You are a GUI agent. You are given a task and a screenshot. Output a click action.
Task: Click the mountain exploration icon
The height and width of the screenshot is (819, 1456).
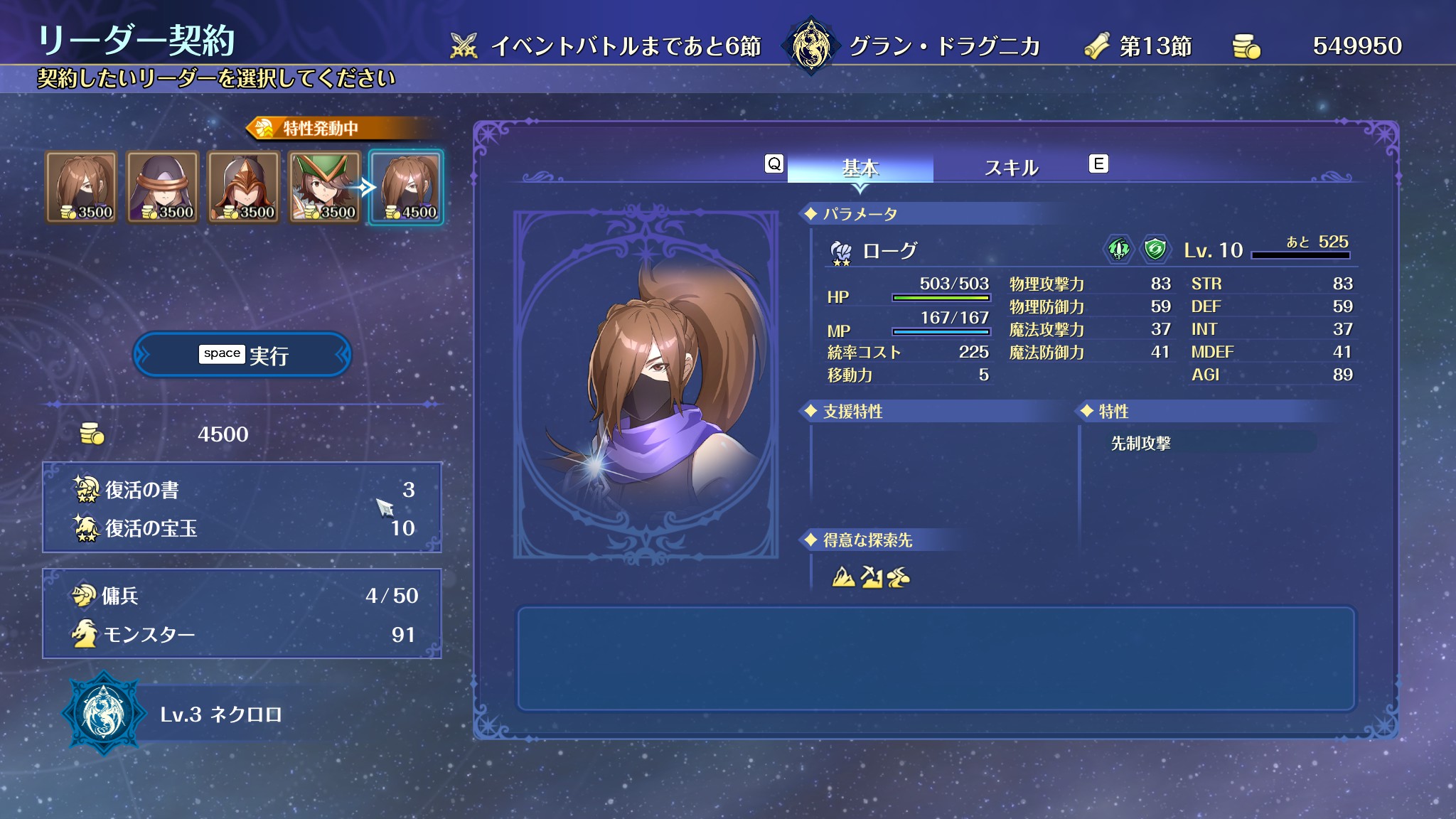click(843, 577)
